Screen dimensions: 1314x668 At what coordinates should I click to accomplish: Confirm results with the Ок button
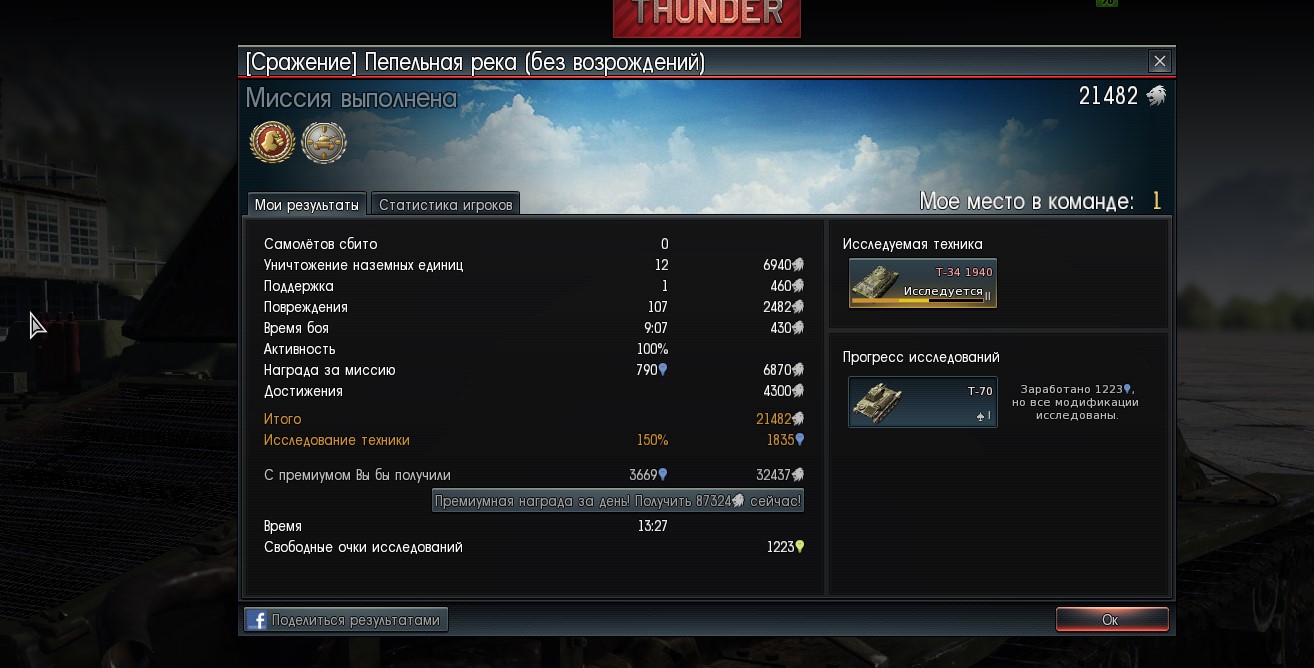[1111, 620]
